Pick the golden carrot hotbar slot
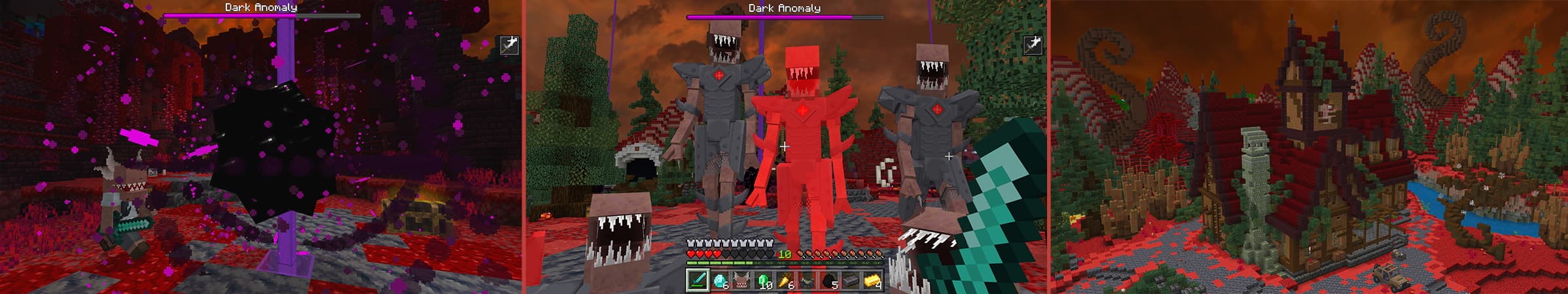The width and height of the screenshot is (1568, 294). pos(785,280)
